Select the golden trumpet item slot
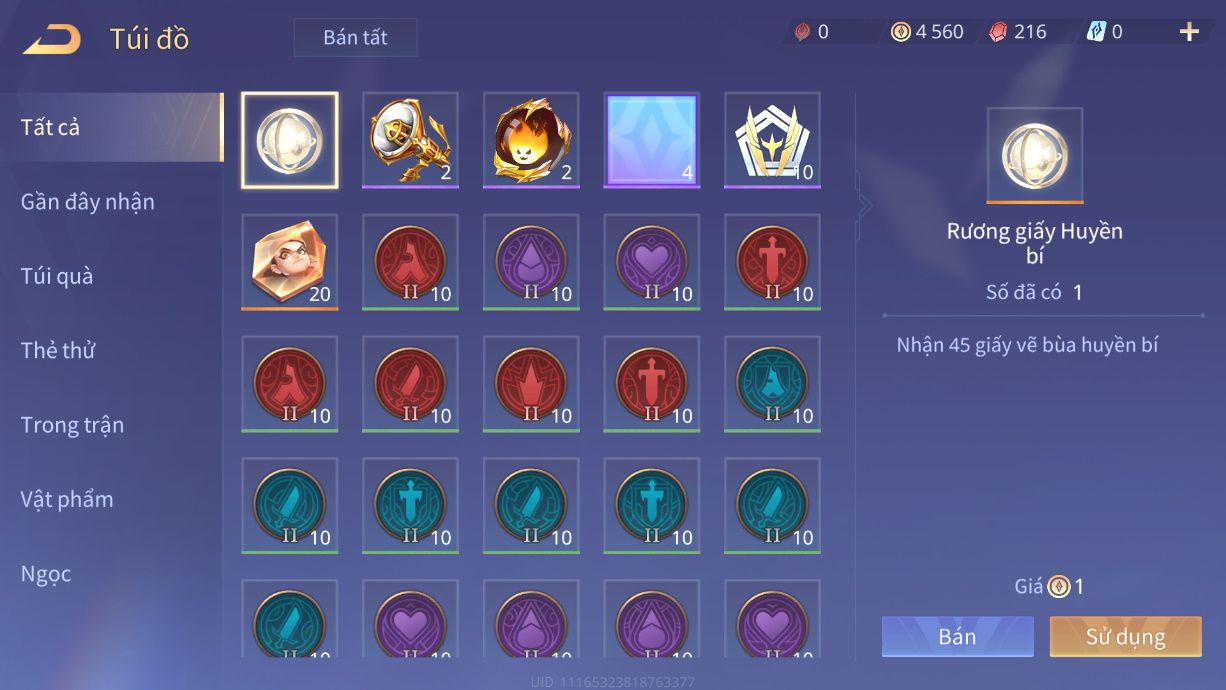Image resolution: width=1226 pixels, height=690 pixels. click(410, 140)
